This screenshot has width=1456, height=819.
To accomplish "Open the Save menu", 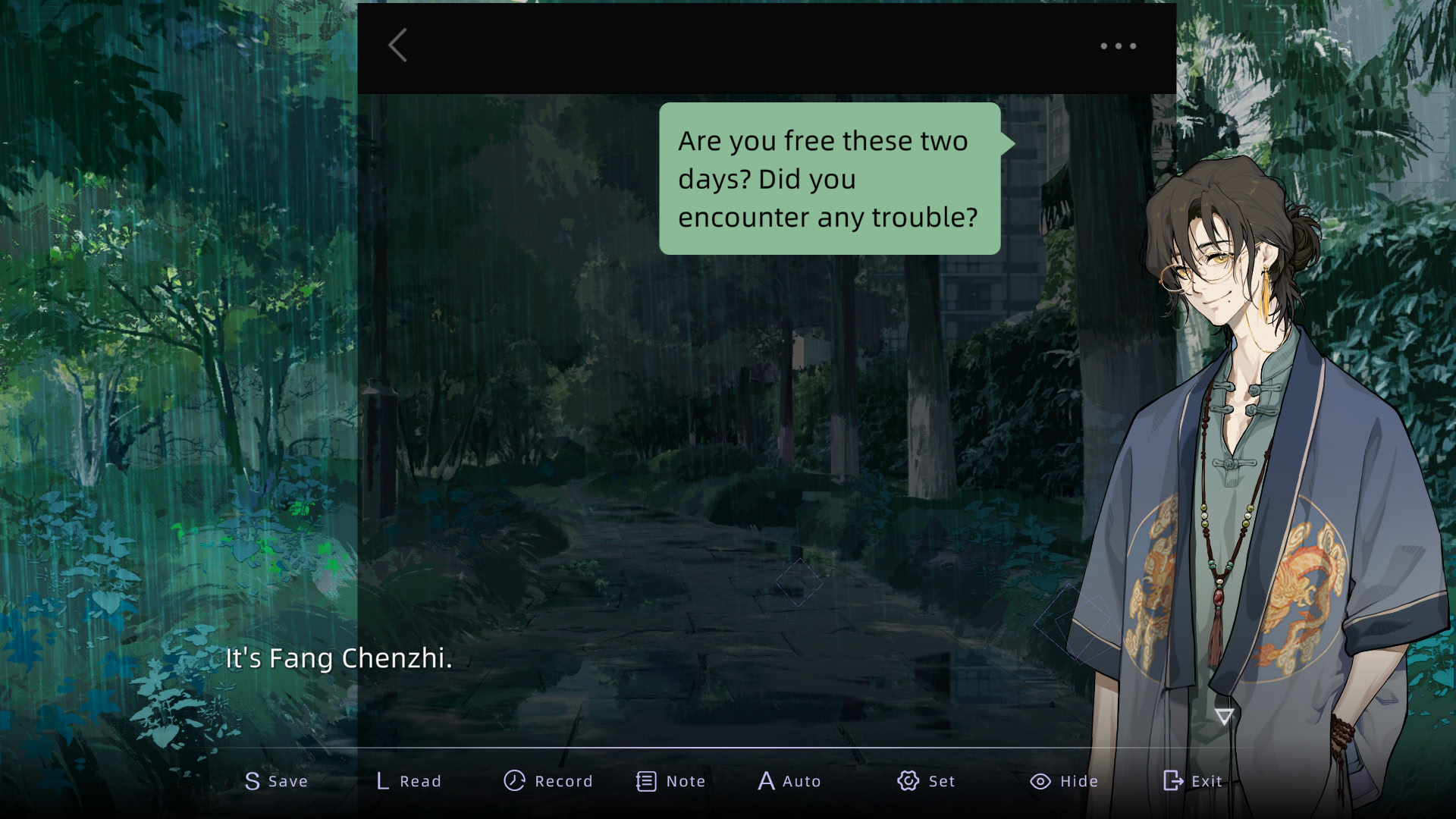I will (276, 781).
